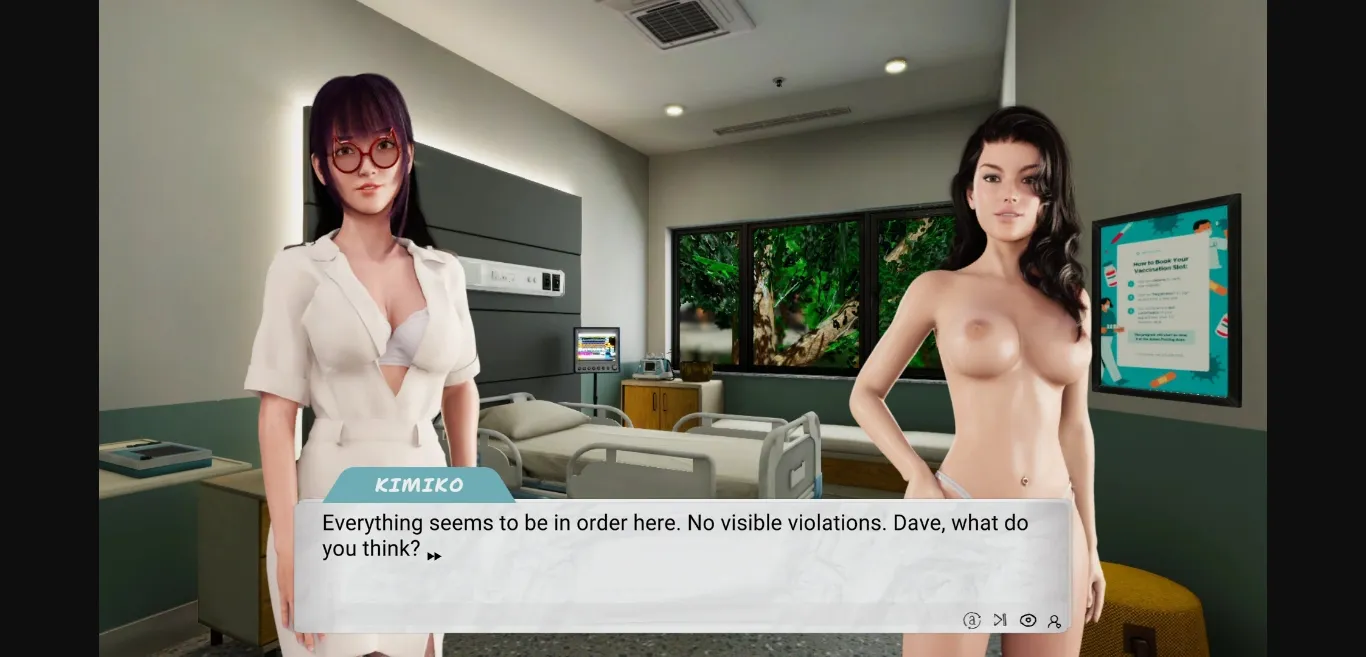Open the person-with-heart relationship icon

(1054, 621)
